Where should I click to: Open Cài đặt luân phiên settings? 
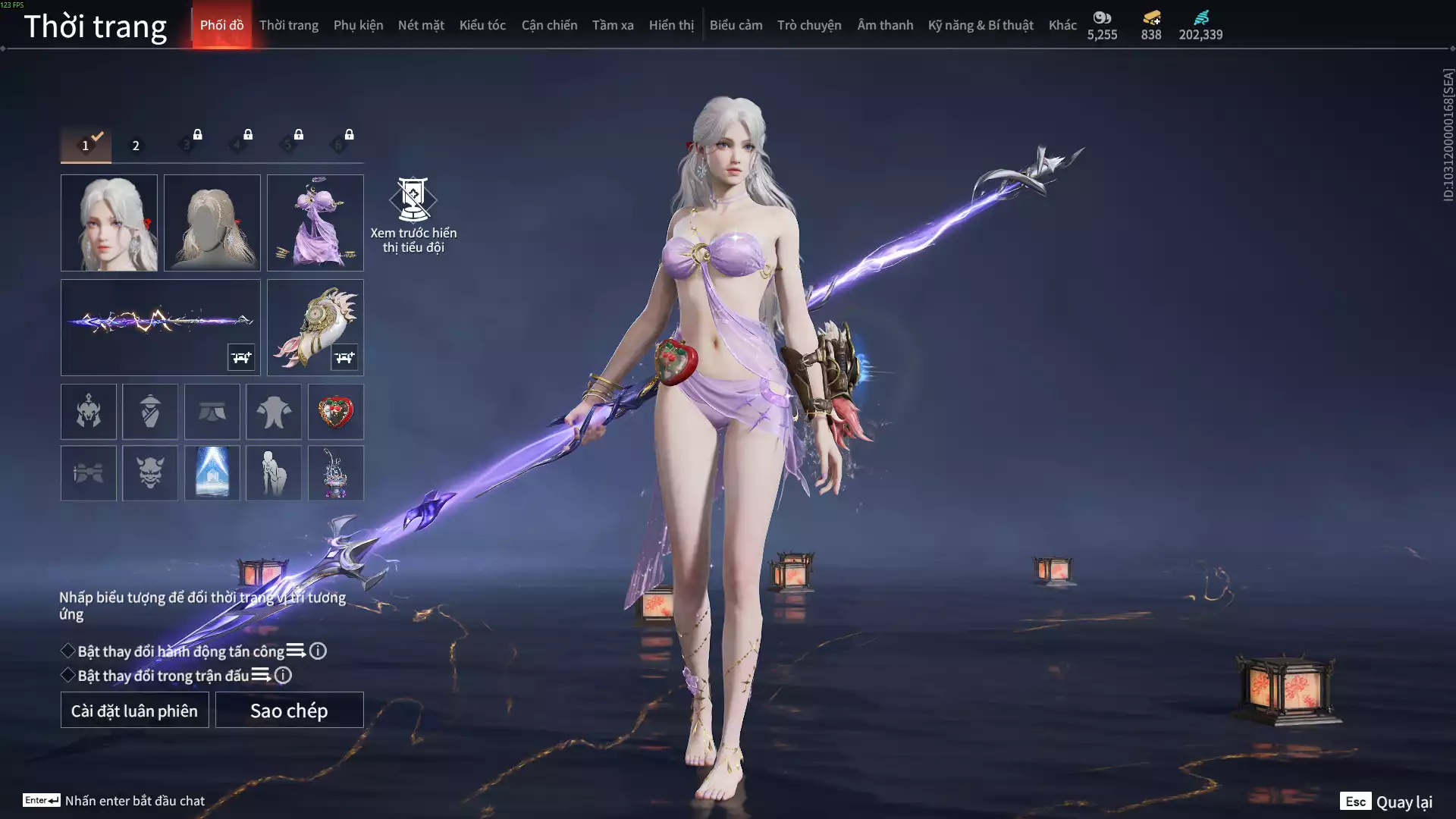point(134,710)
